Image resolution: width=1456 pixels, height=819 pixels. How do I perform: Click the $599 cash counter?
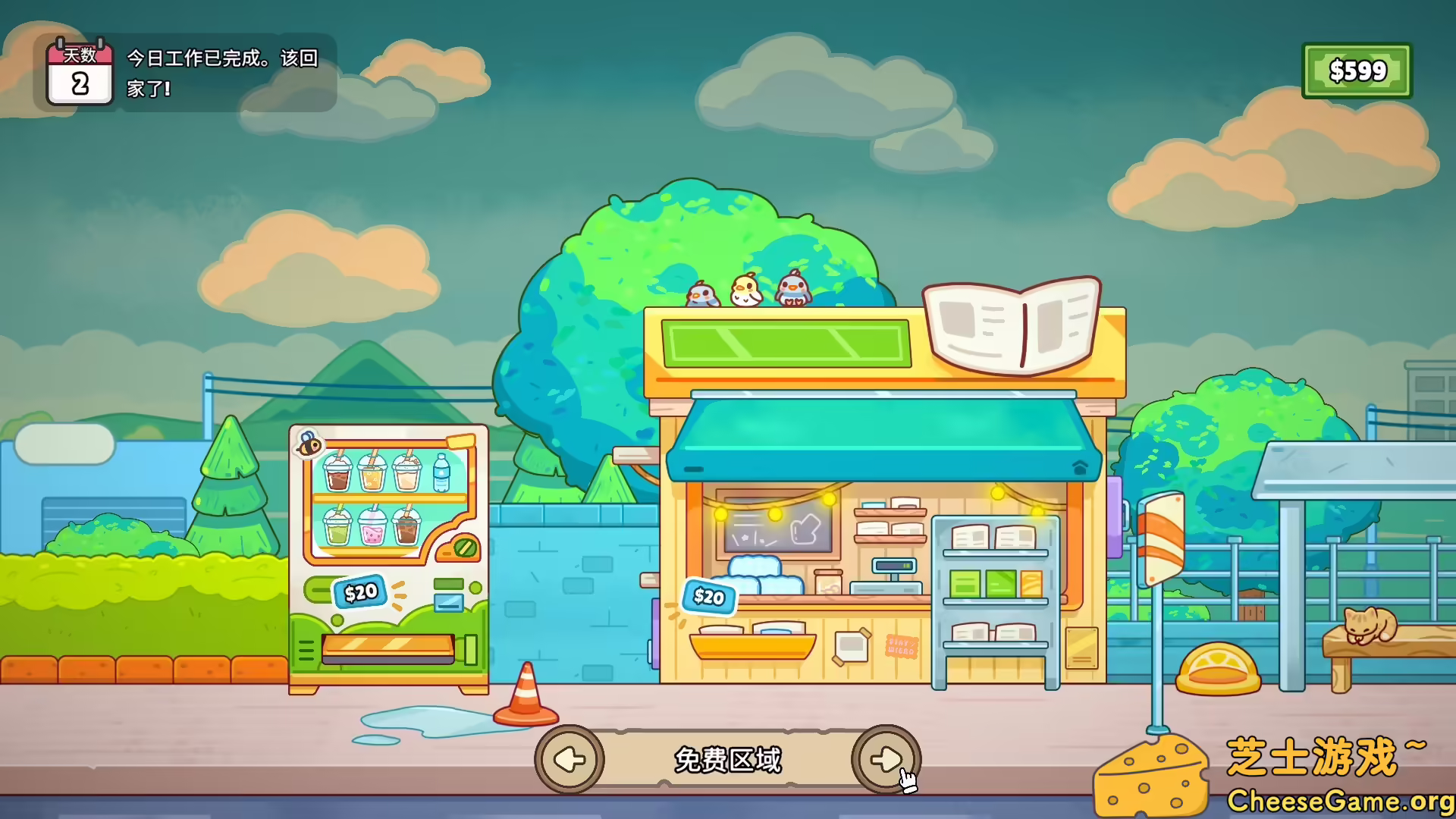tap(1357, 72)
